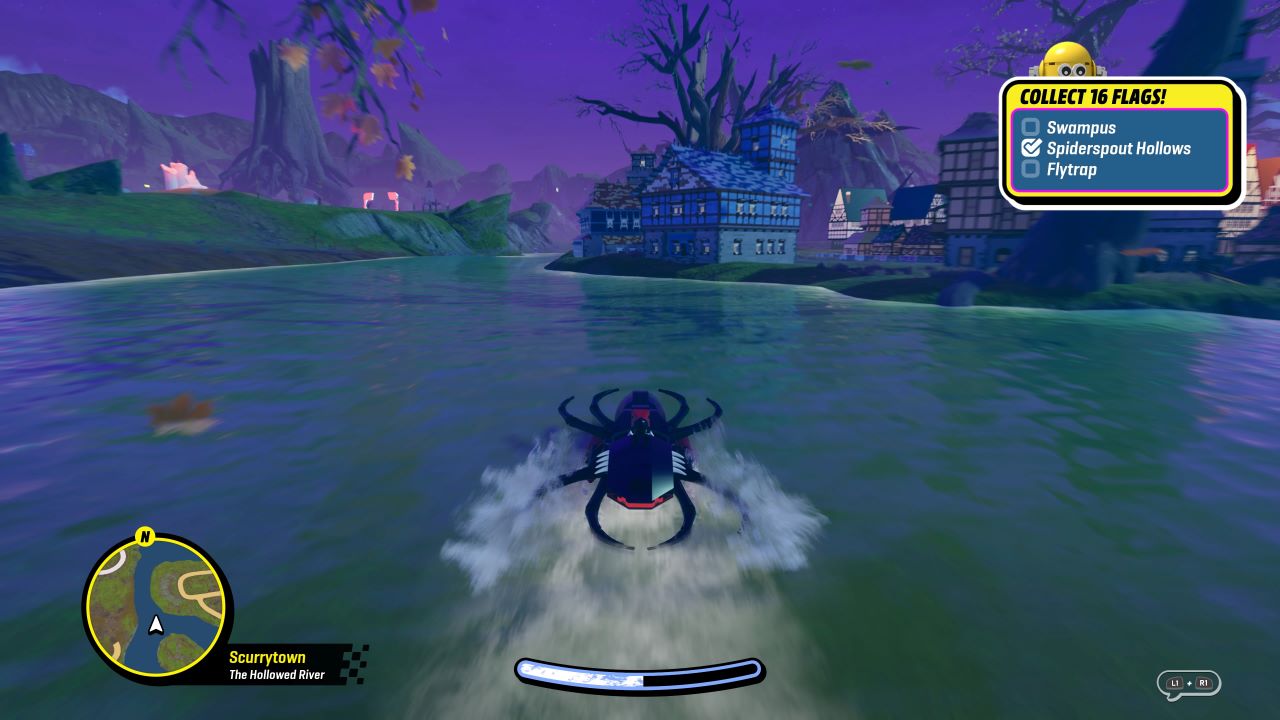Viewport: 1280px width, 720px height.
Task: Select the North compass marker on the minimap
Action: click(x=143, y=537)
